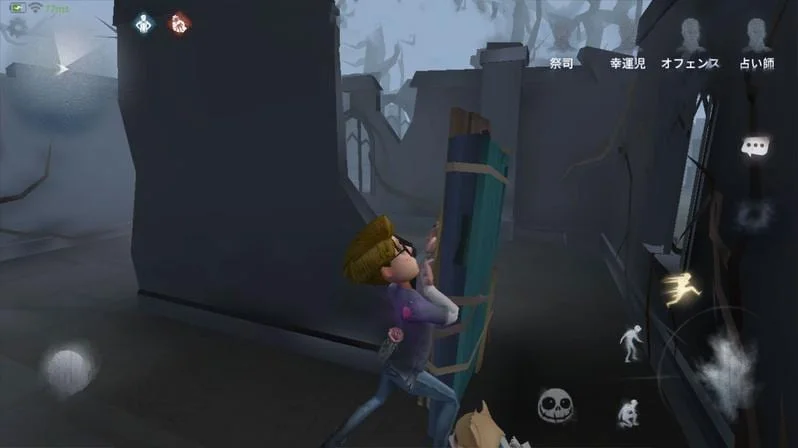Select the 祭司 teammate status label
The image size is (798, 448).
tap(562, 63)
